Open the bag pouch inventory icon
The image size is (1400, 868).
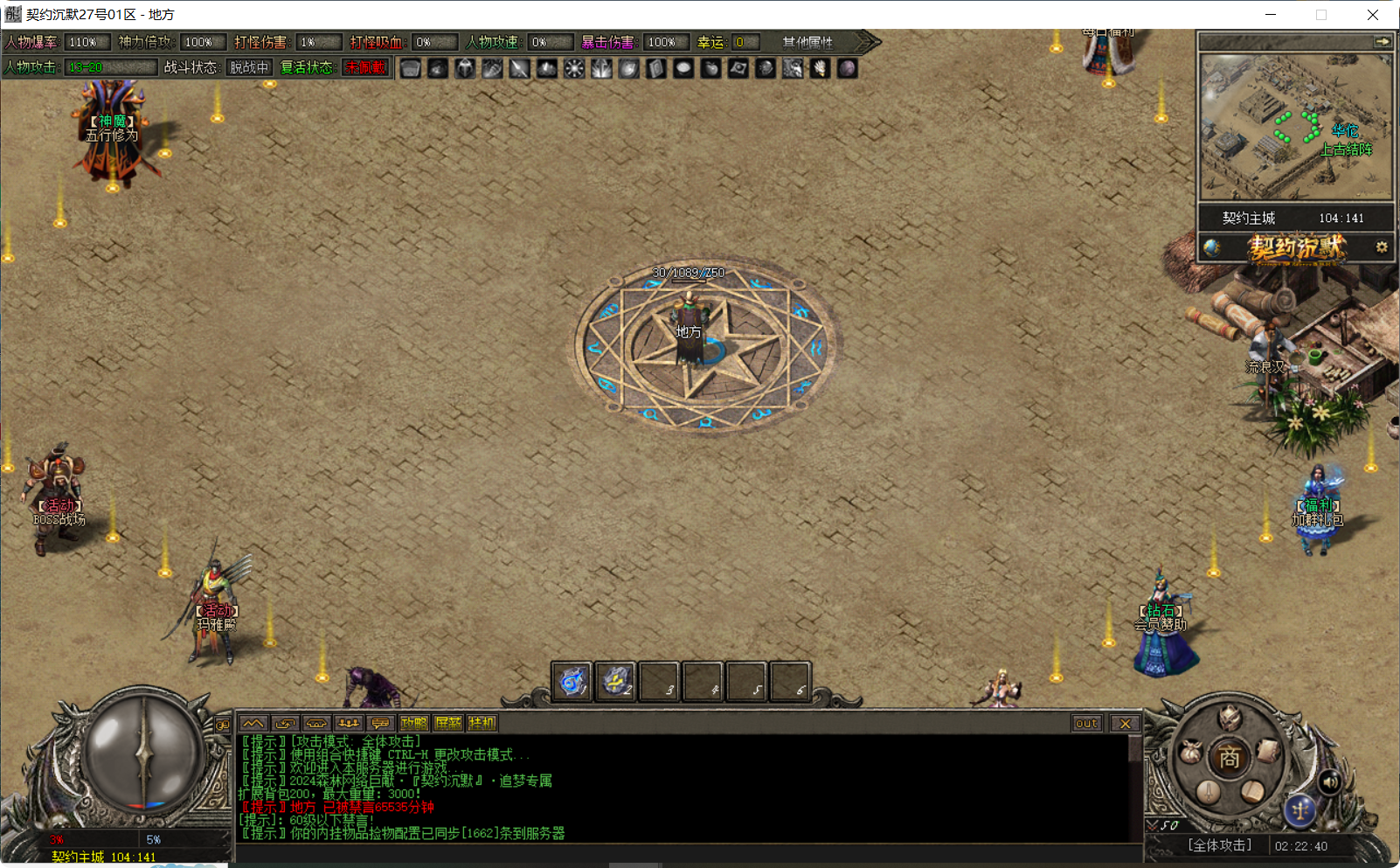[x=1190, y=751]
